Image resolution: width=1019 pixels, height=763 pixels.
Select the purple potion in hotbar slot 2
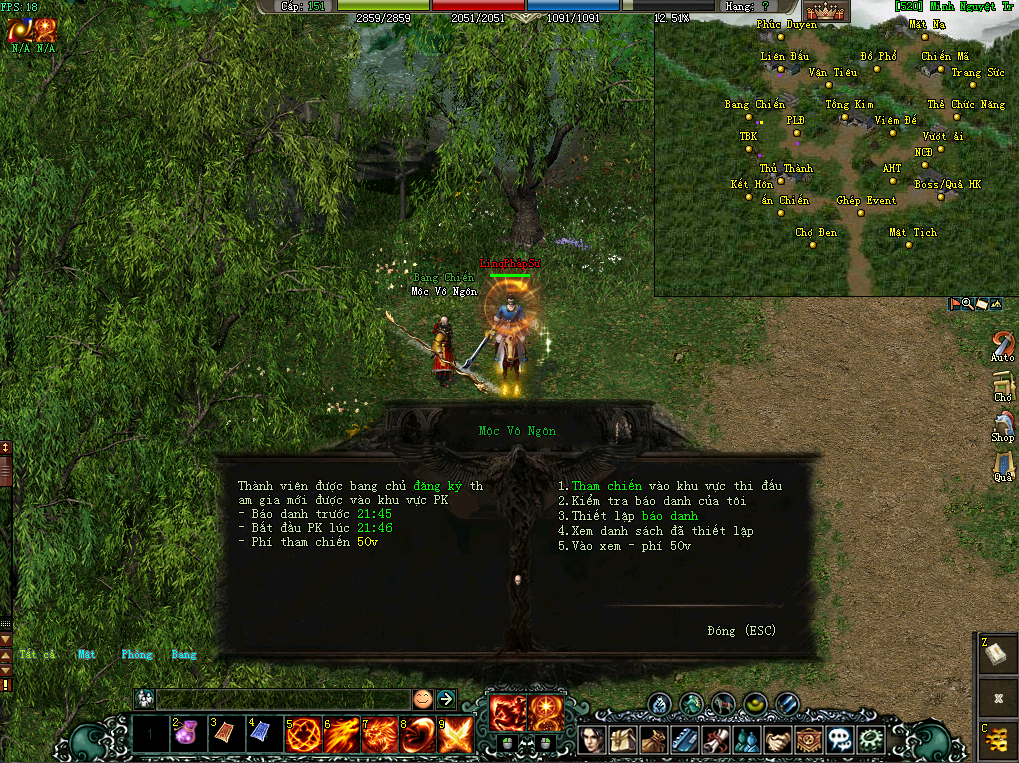186,736
